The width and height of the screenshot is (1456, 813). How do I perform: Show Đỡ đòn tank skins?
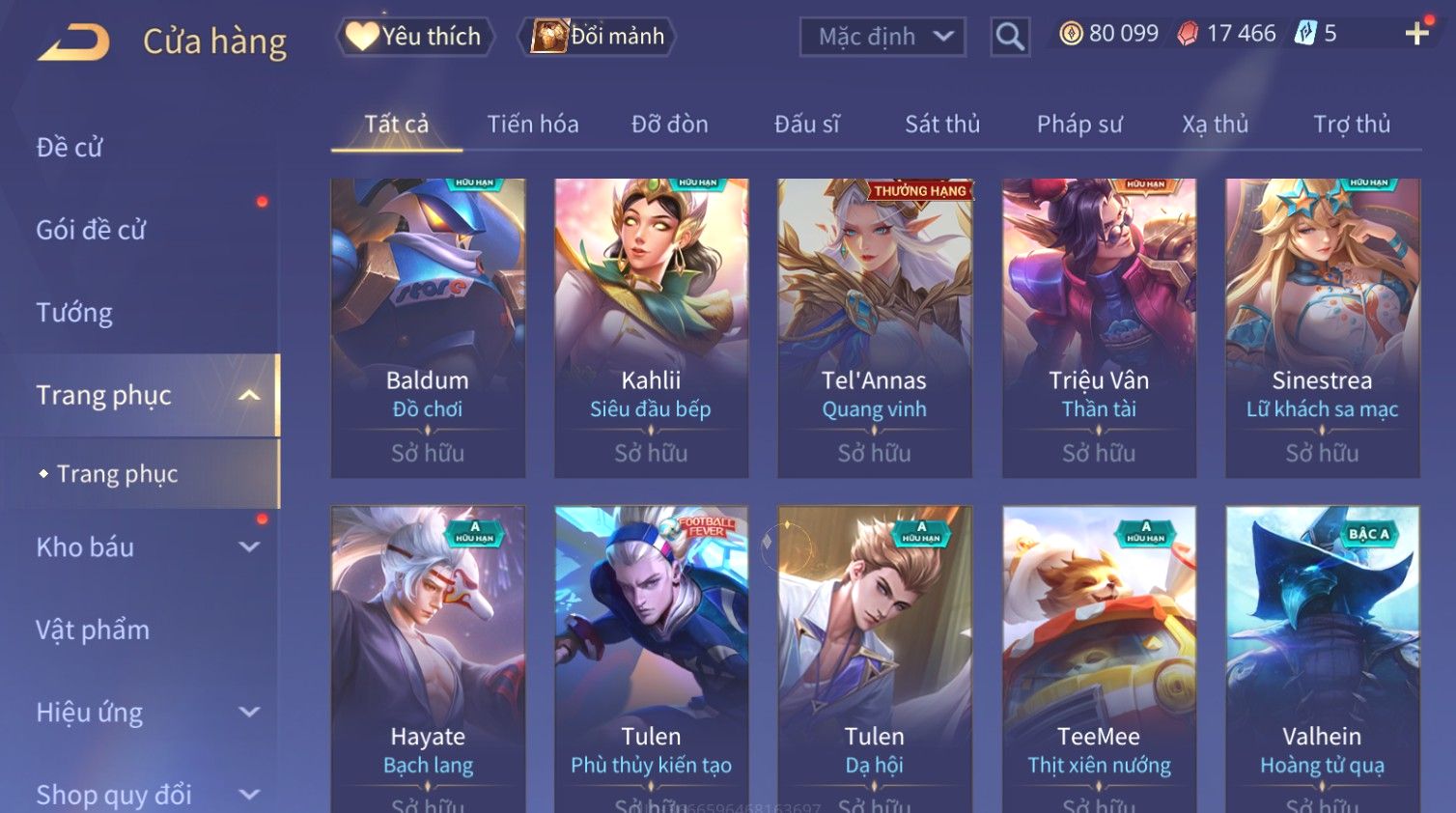tap(669, 125)
